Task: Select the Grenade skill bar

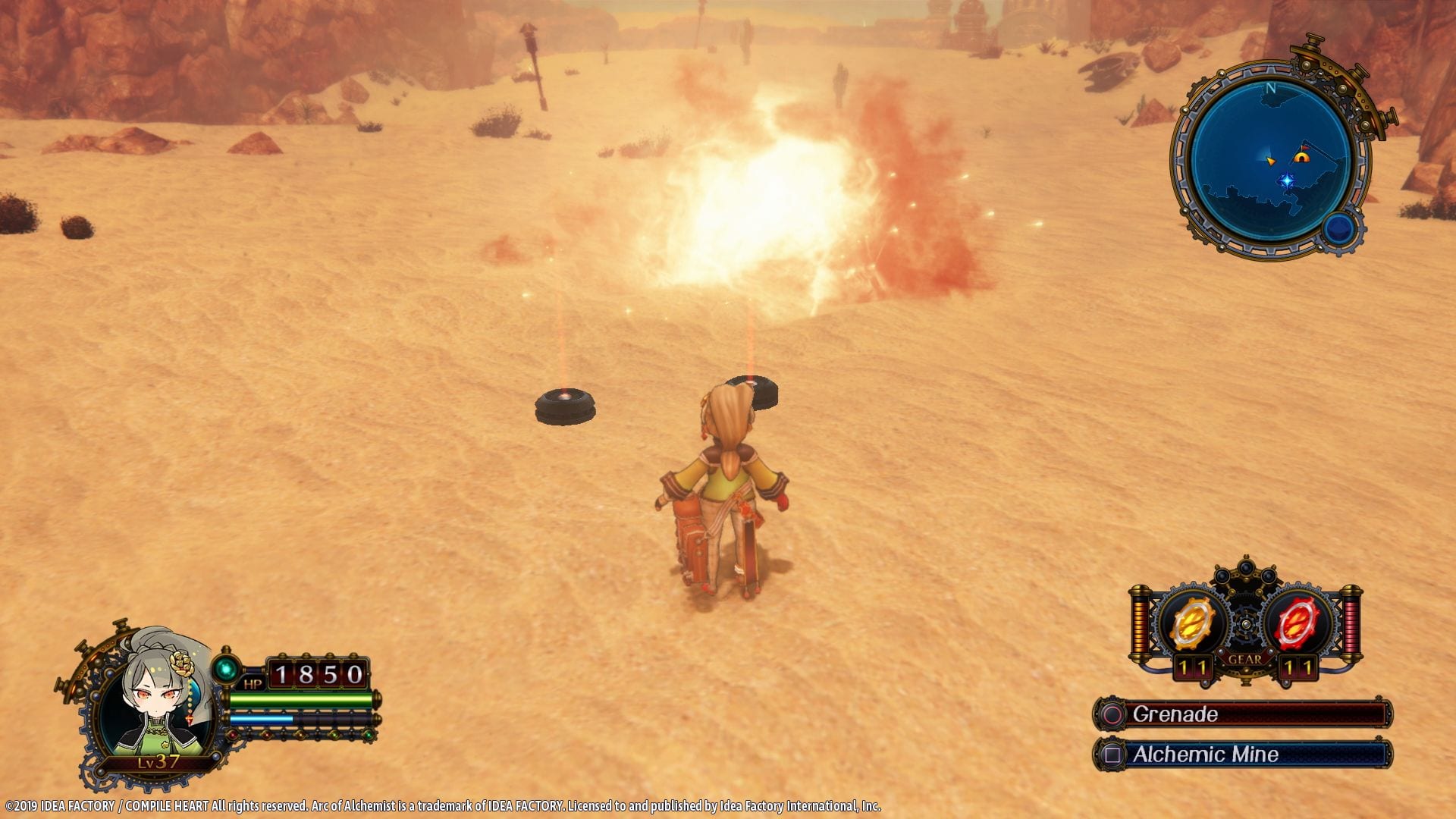Action: (1243, 714)
